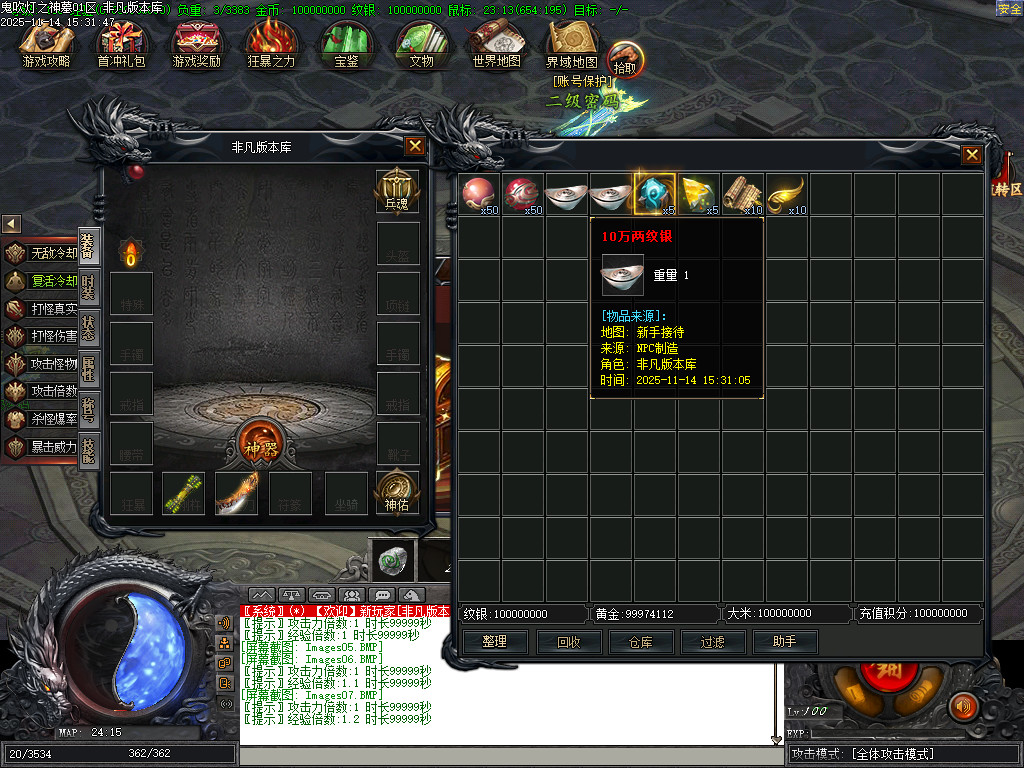
Task: Select the golden feather item stack
Action: pos(786,193)
